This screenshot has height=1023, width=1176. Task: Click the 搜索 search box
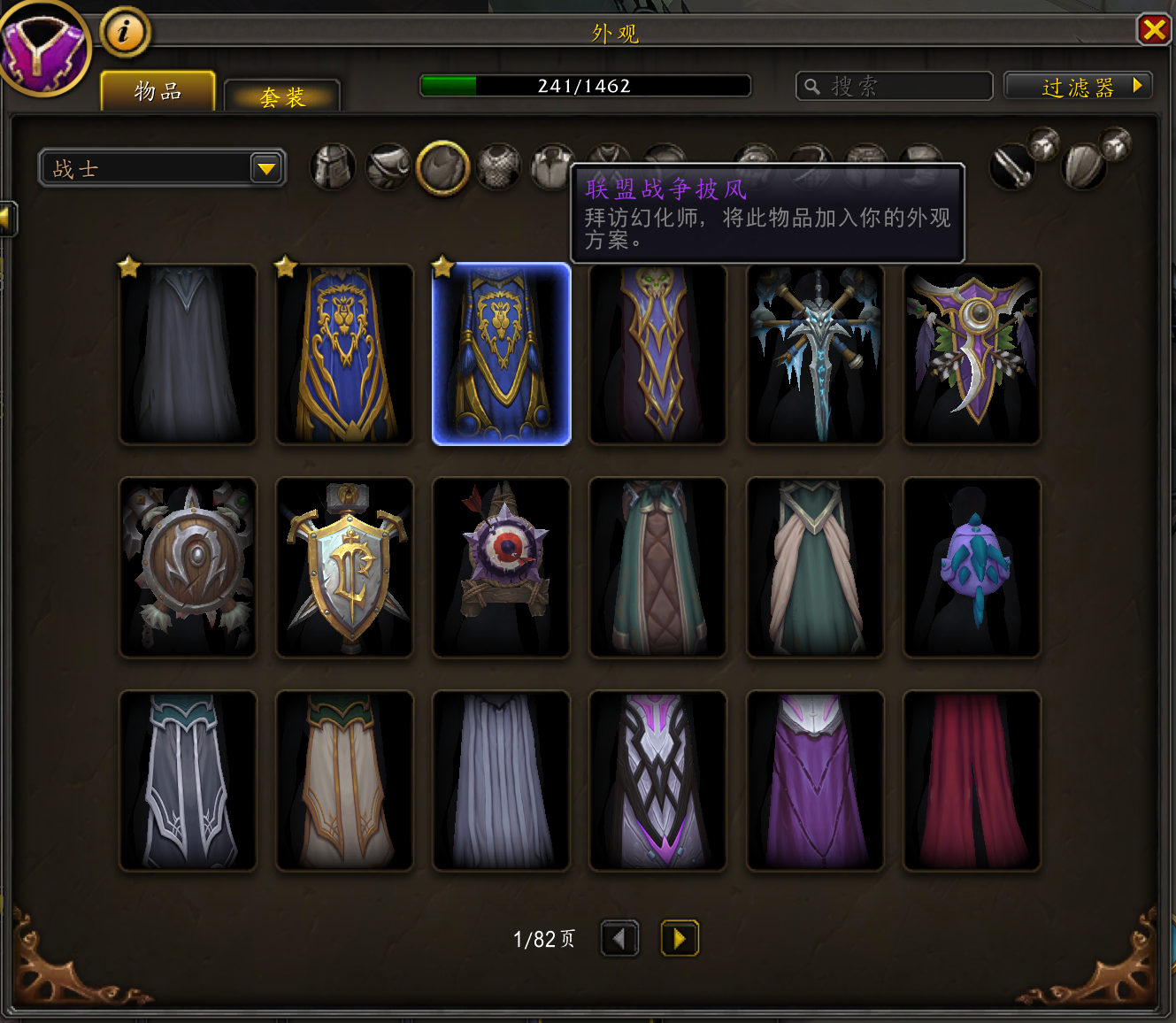click(x=894, y=86)
